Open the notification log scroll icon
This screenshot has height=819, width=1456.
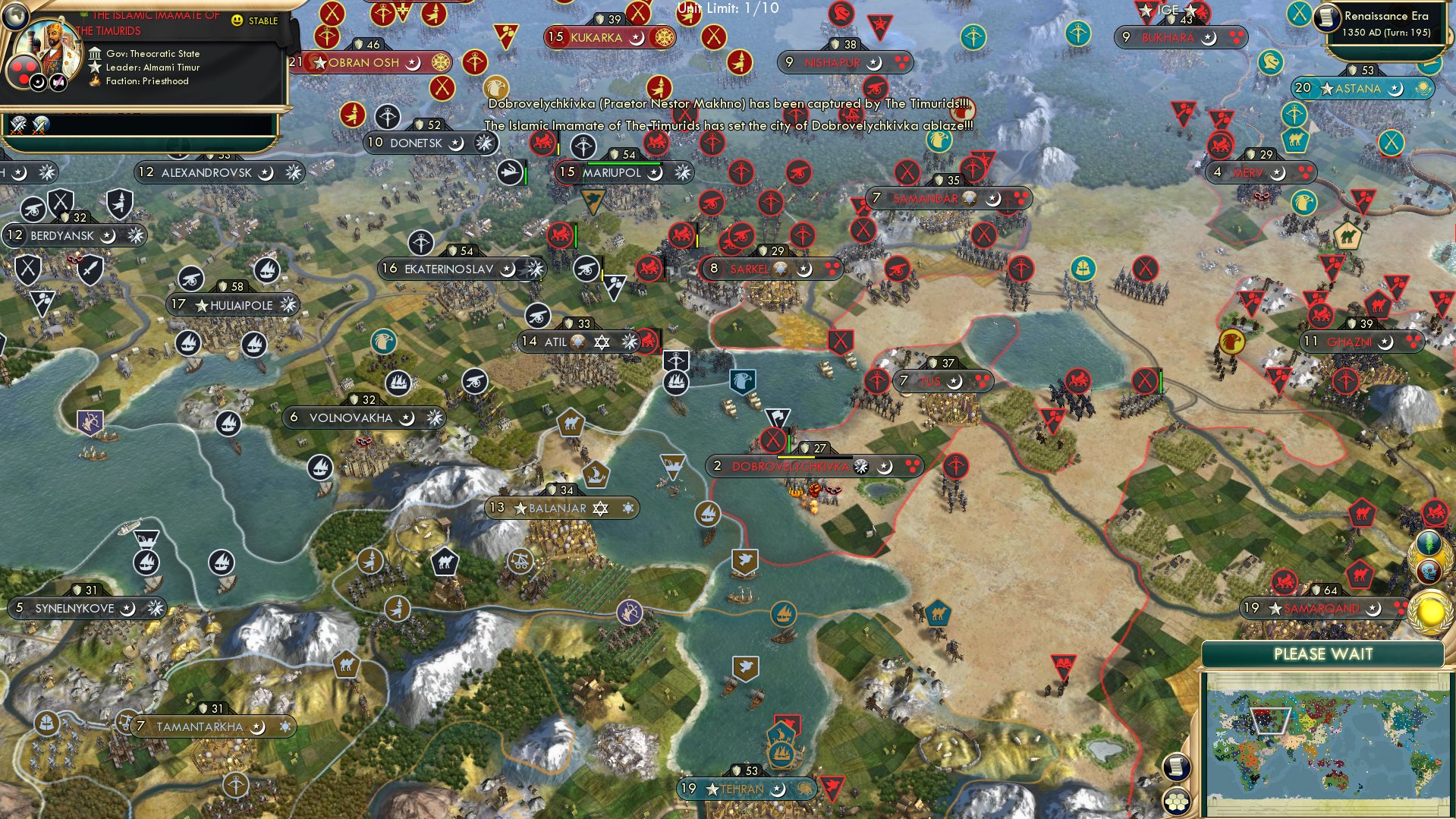click(1175, 767)
